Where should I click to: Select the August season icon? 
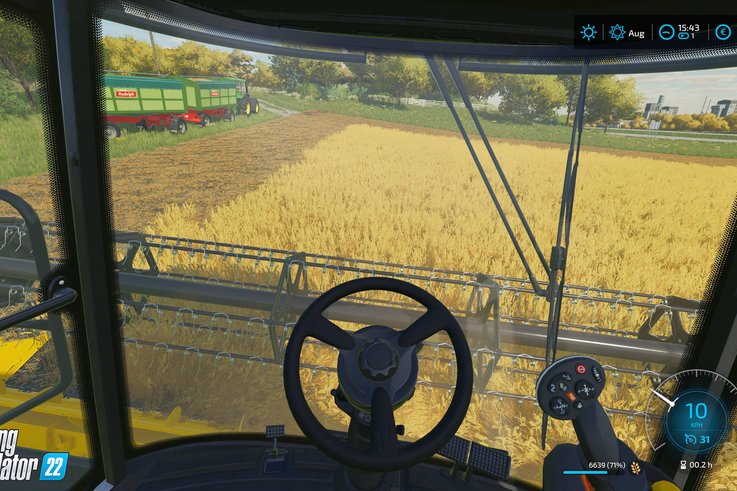[617, 32]
